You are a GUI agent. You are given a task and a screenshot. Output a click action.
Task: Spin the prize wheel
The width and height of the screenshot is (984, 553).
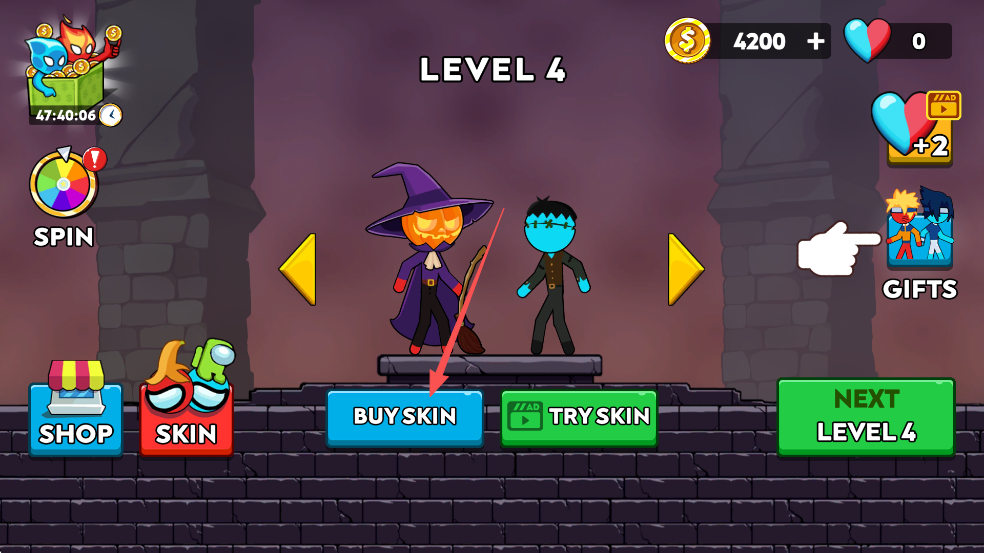coord(63,184)
